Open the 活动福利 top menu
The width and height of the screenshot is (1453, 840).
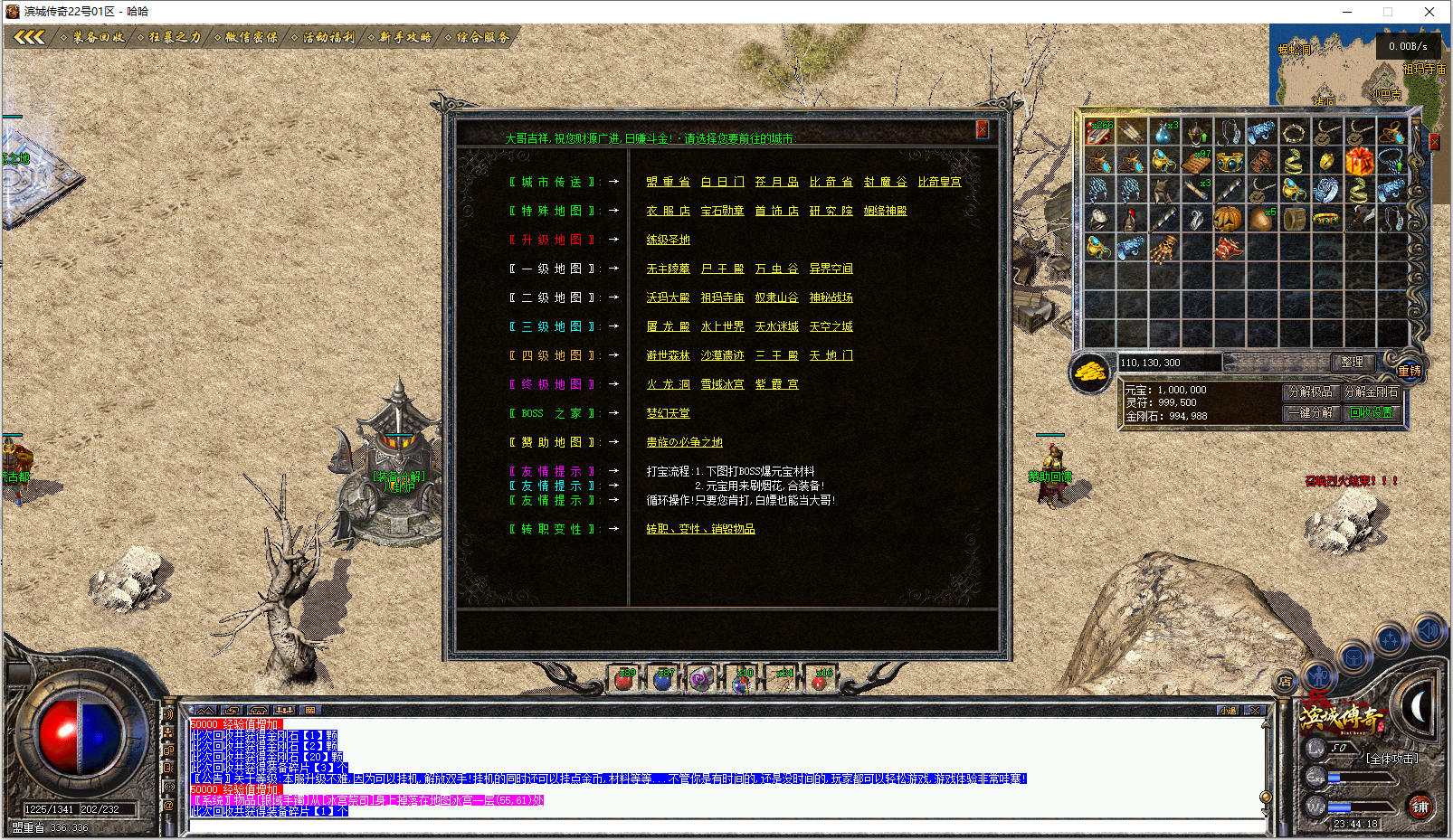[x=328, y=37]
